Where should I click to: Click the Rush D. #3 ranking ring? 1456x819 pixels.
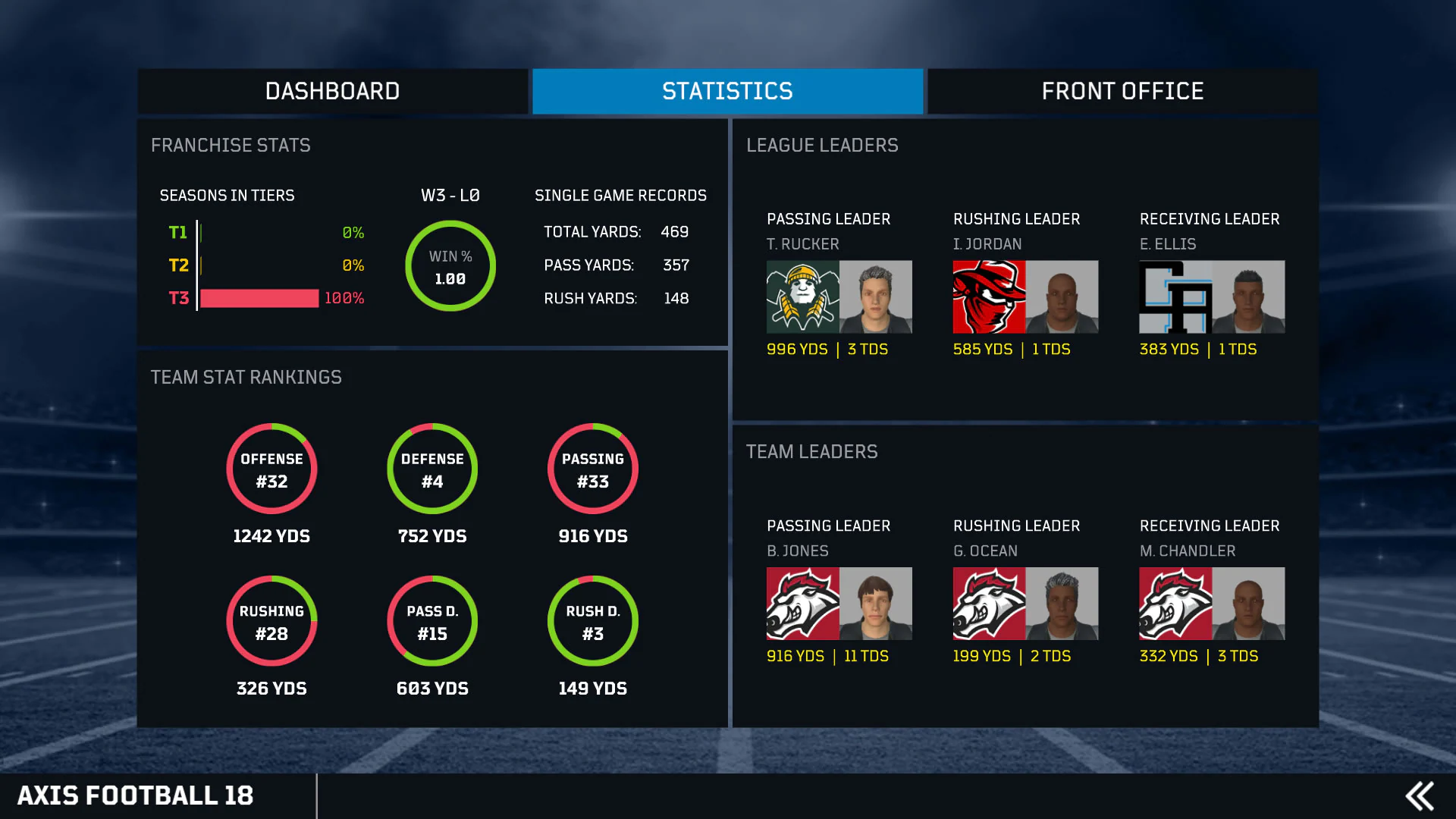[593, 621]
